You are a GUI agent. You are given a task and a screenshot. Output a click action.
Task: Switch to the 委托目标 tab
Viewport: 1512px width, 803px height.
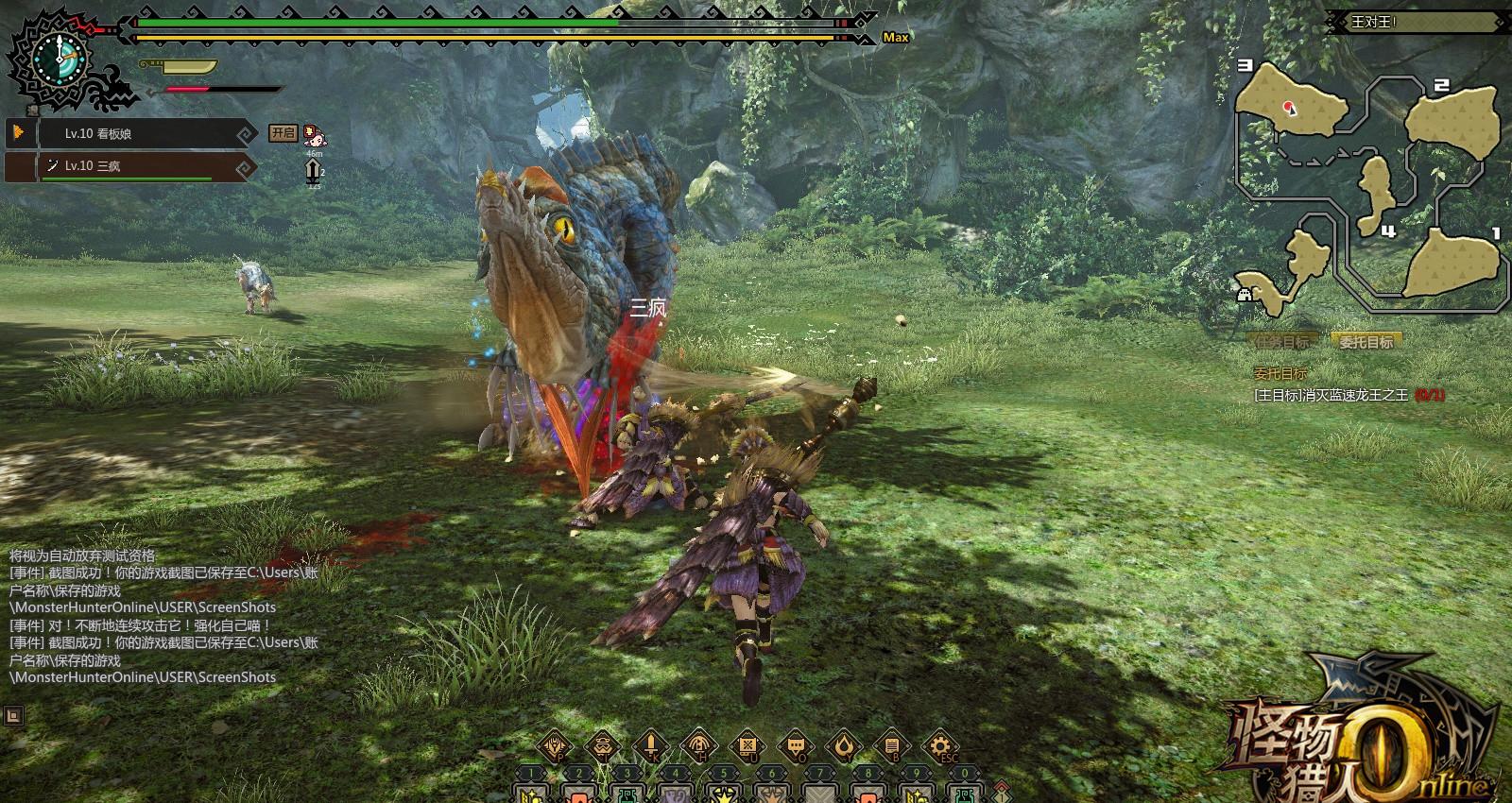pos(1366,342)
